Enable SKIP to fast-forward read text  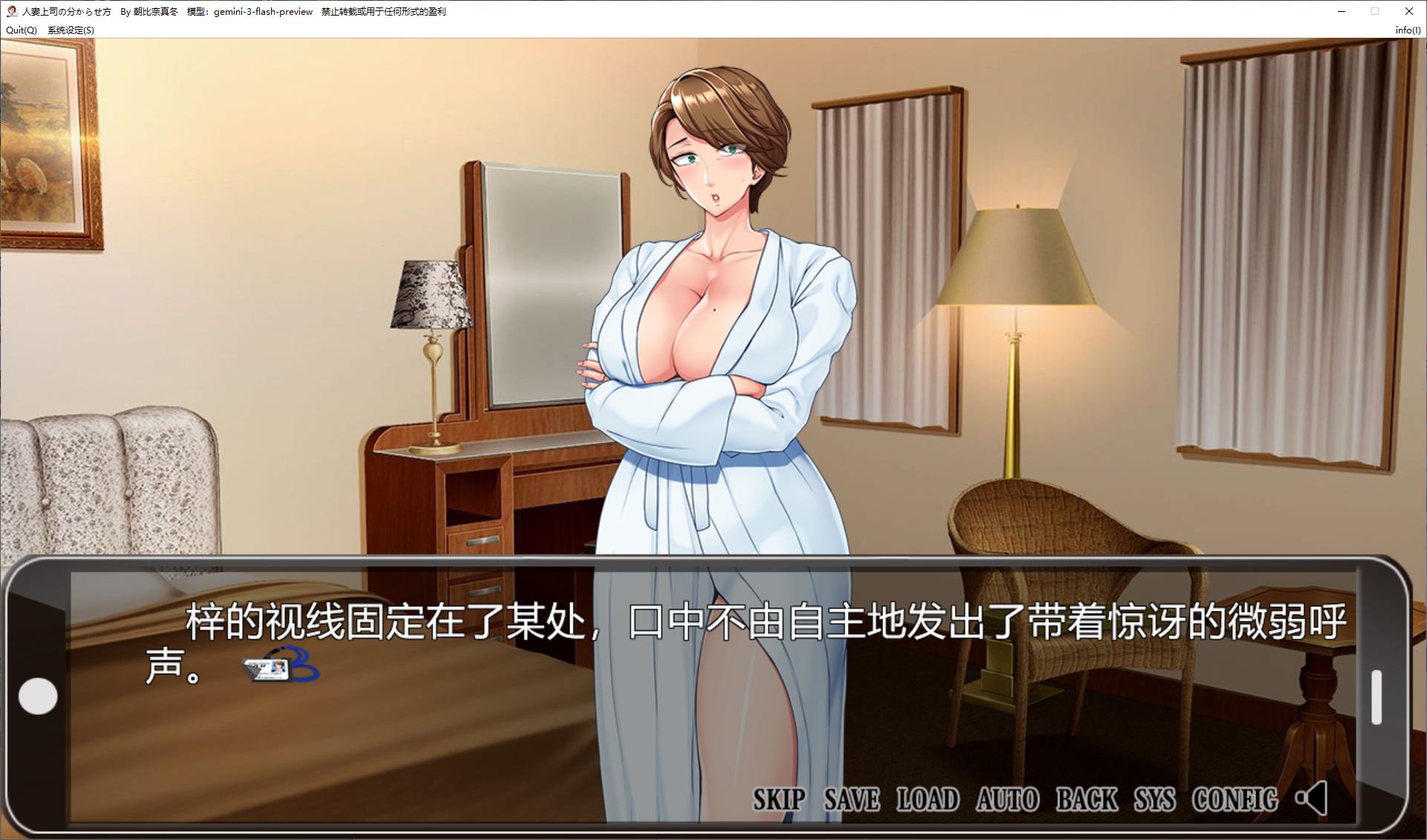click(777, 799)
